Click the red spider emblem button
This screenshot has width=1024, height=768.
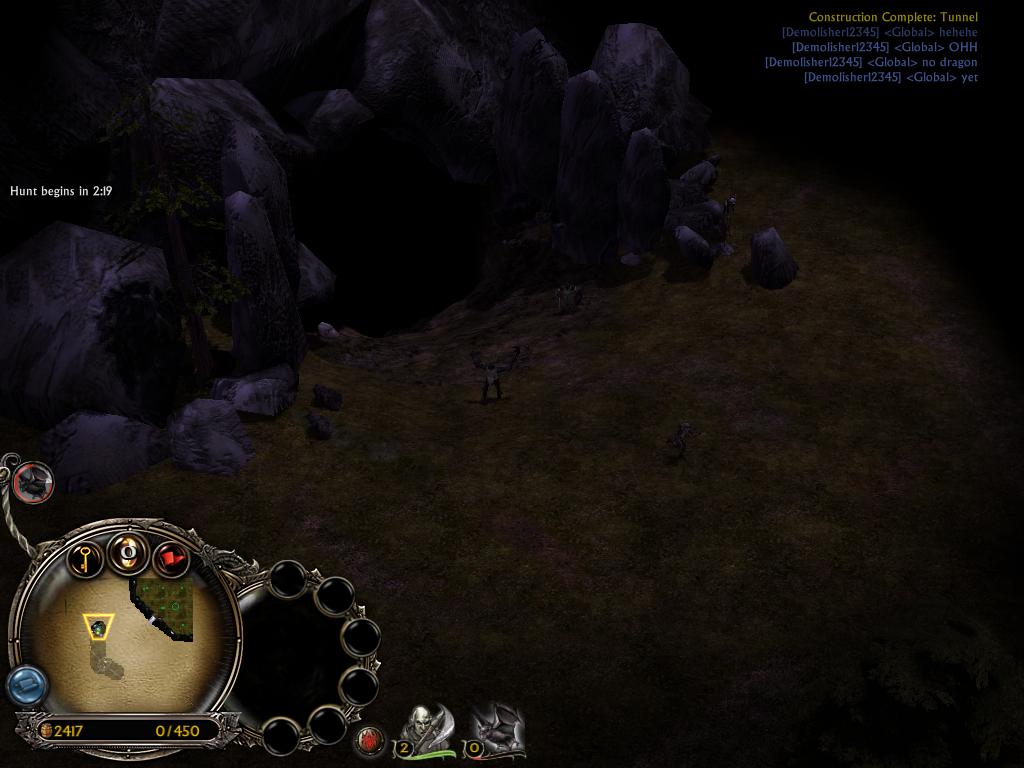click(371, 741)
